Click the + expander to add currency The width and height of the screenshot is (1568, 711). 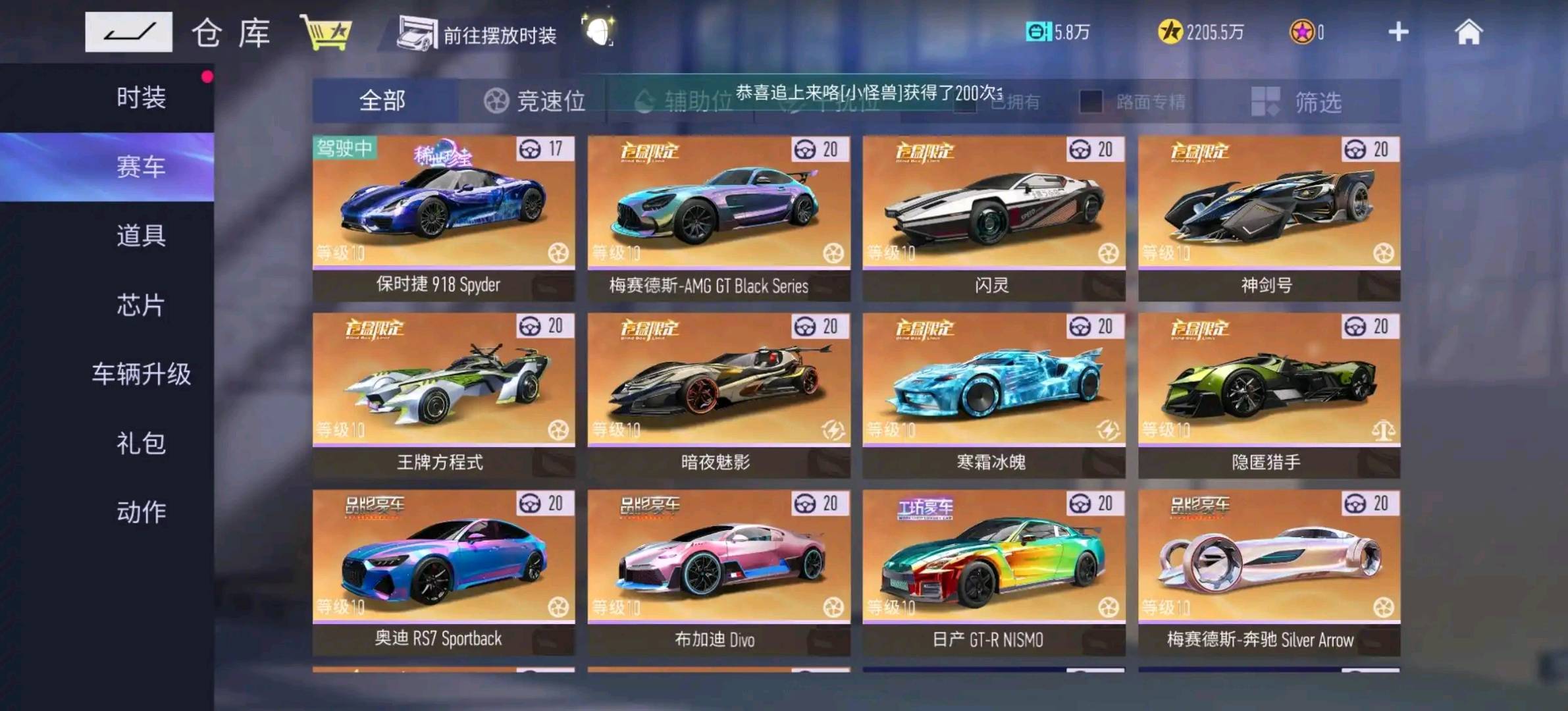pyautogui.click(x=1398, y=32)
